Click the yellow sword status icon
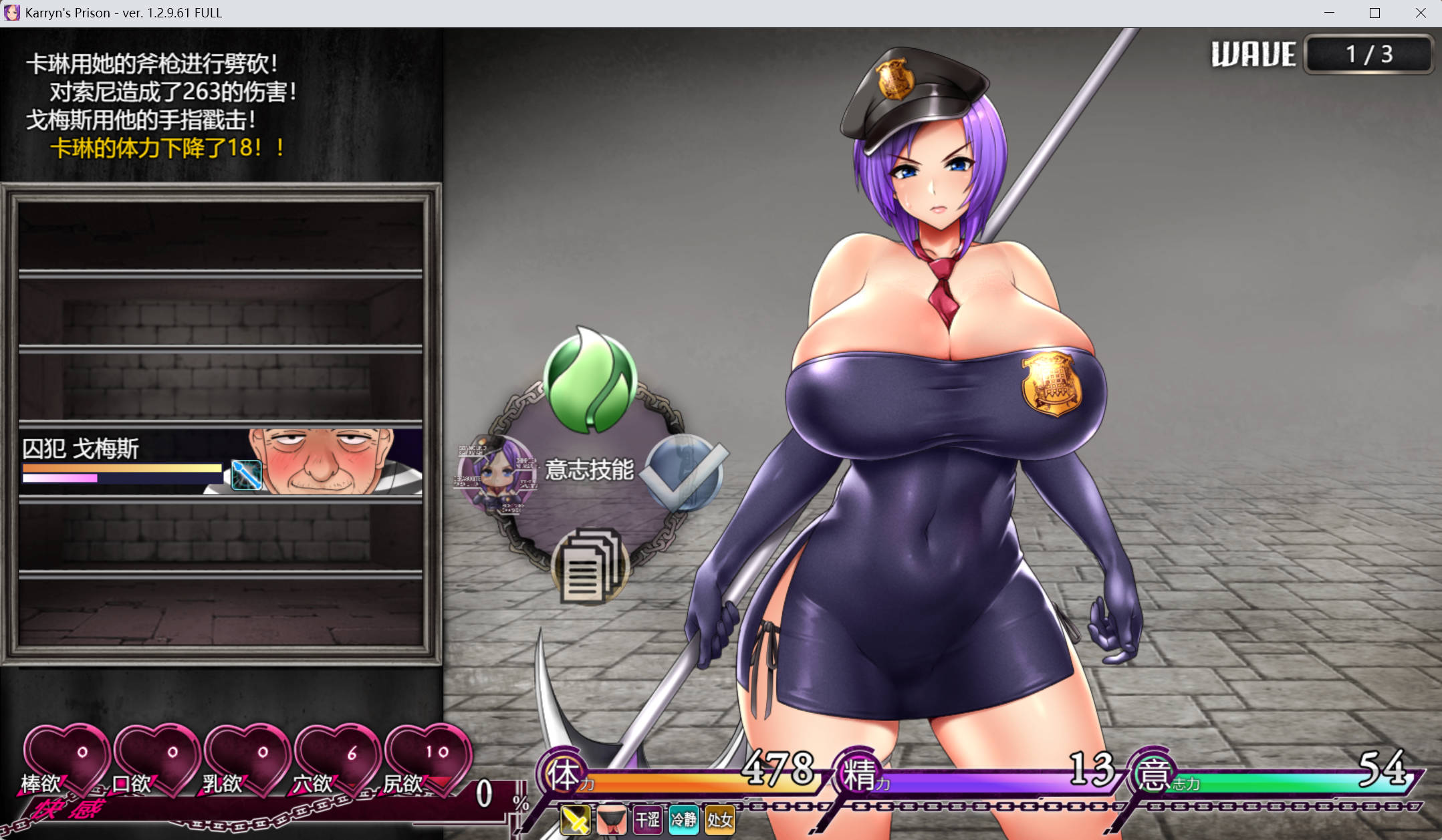Screen dimensions: 1442x840 pyautogui.click(x=575, y=819)
